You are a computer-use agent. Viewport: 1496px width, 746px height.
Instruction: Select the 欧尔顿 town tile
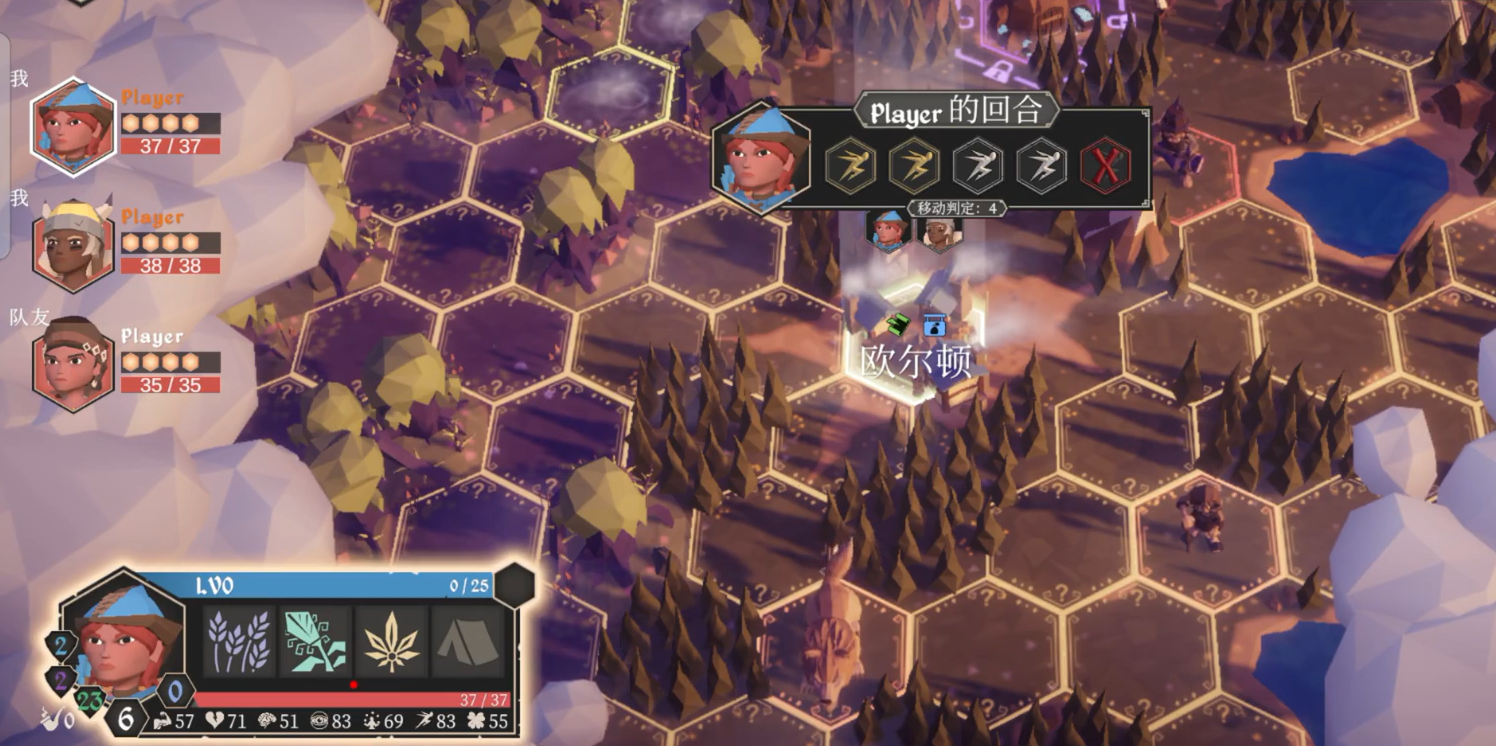tap(915, 345)
